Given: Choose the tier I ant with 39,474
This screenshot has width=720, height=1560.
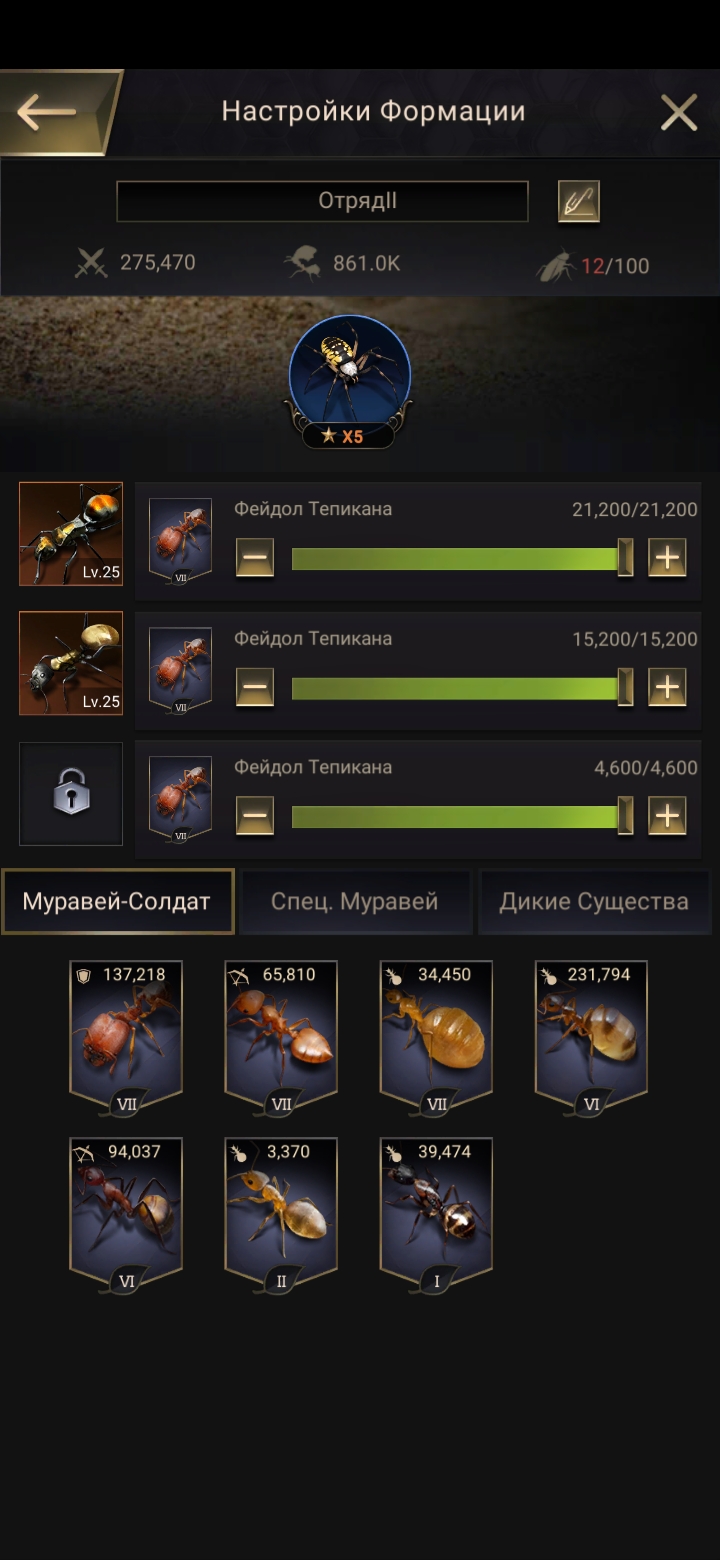Looking at the screenshot, I should click(436, 1212).
